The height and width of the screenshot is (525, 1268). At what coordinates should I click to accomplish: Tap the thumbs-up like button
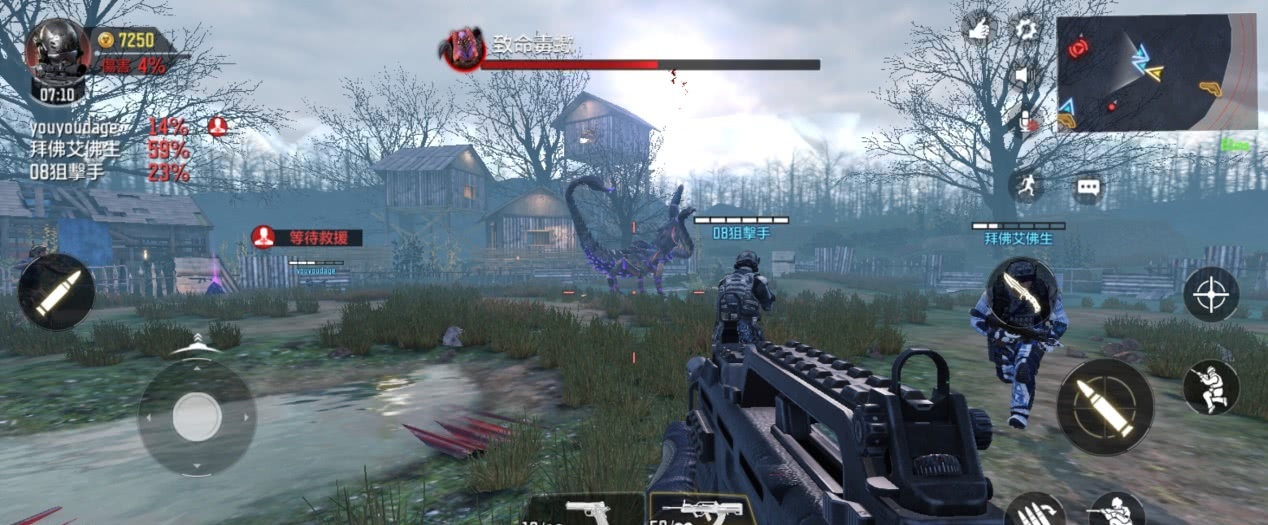pyautogui.click(x=979, y=29)
